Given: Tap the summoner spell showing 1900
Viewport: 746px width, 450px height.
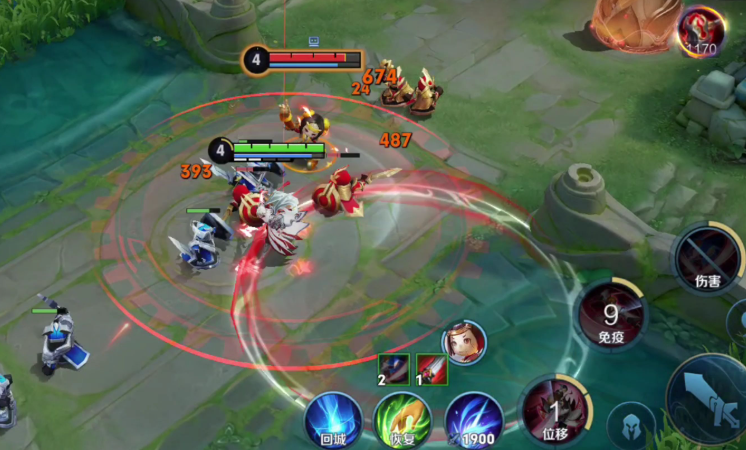Looking at the screenshot, I should tap(473, 420).
